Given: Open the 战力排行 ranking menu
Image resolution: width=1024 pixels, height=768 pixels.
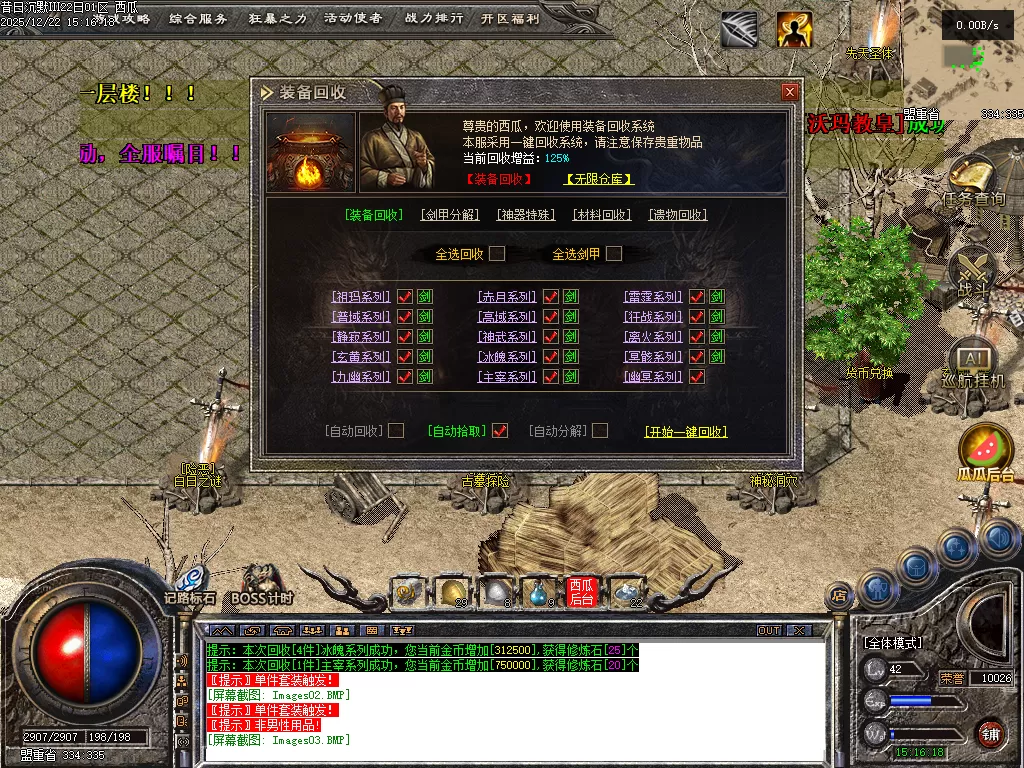Looking at the screenshot, I should pyautogui.click(x=434, y=19).
